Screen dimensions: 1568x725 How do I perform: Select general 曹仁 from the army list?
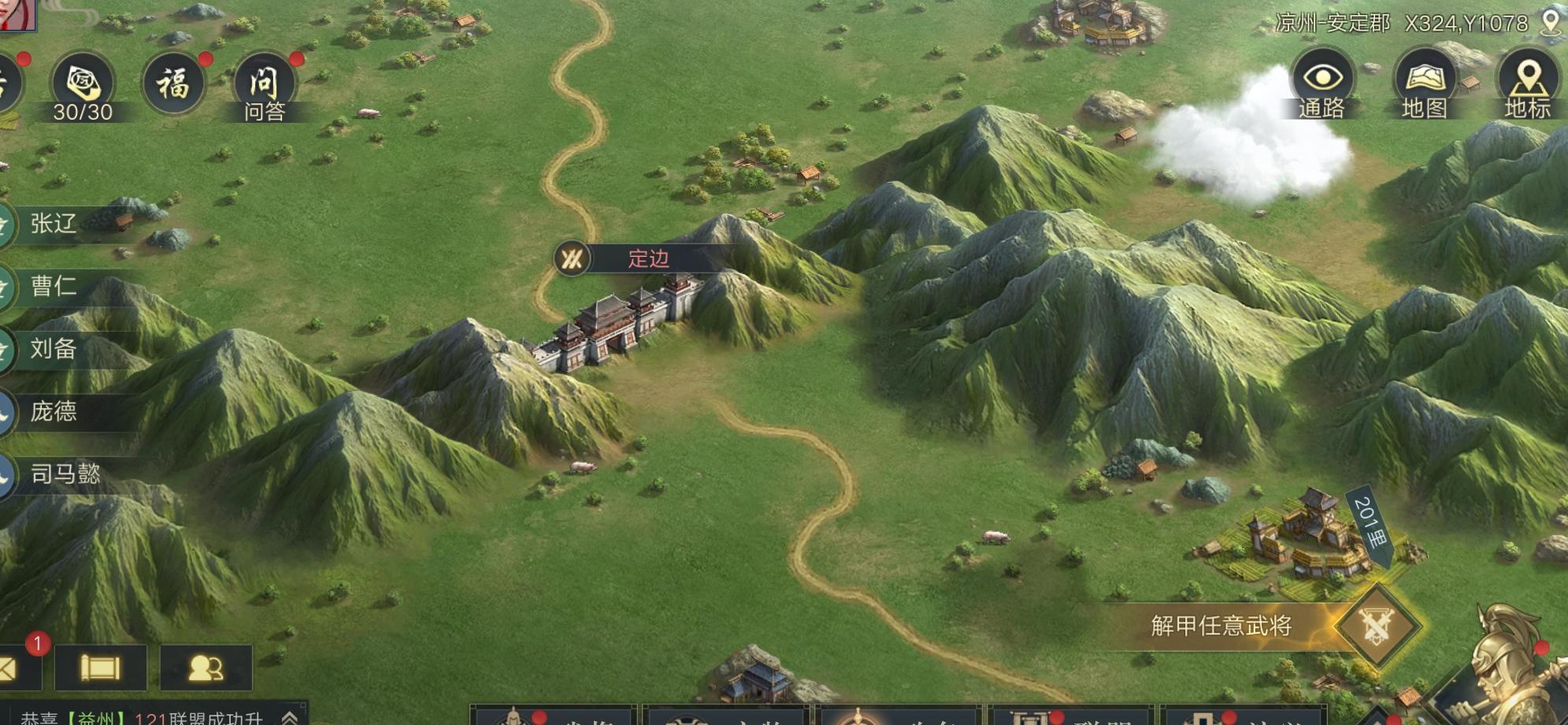click(54, 286)
